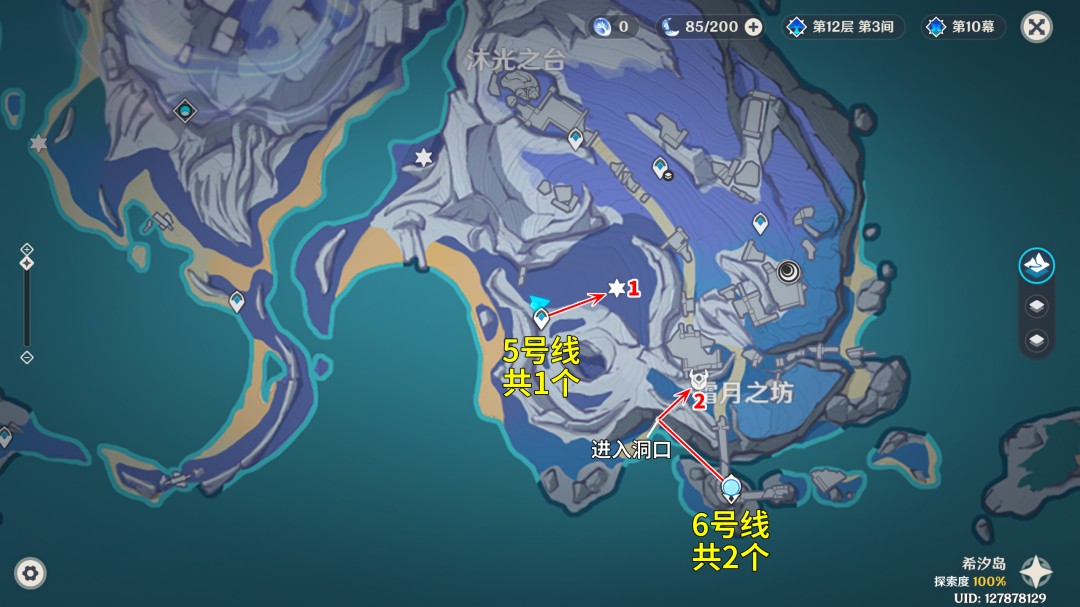
Task: Select the highlighted surface map layer
Action: (x=1036, y=266)
